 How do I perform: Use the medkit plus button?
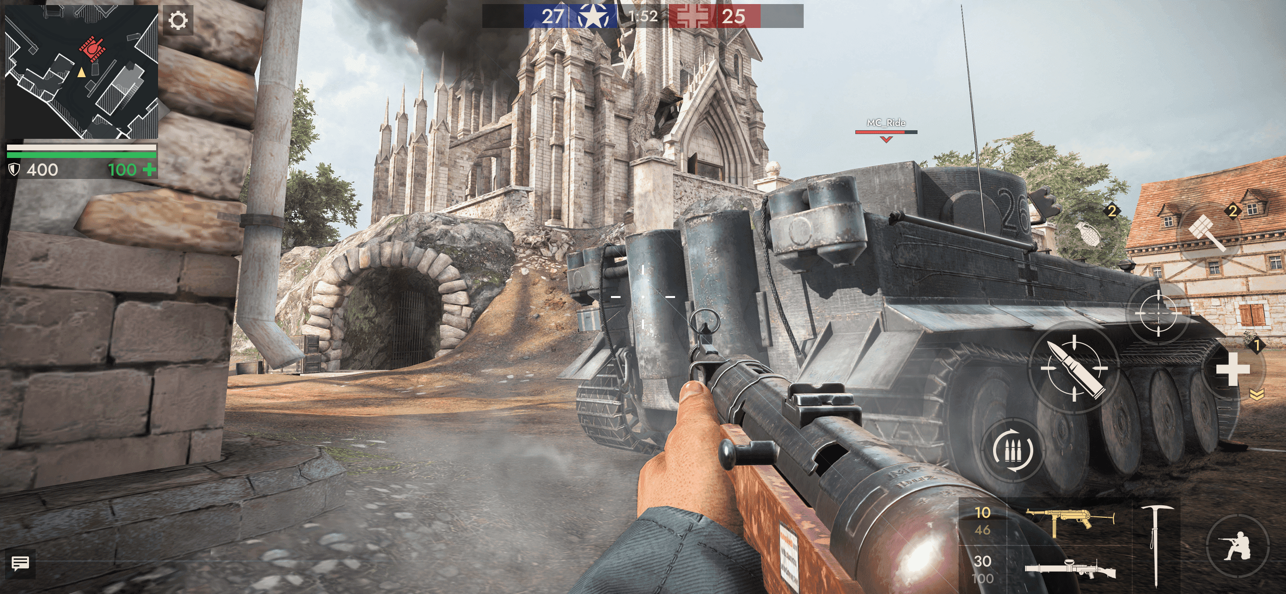[x=1232, y=371]
